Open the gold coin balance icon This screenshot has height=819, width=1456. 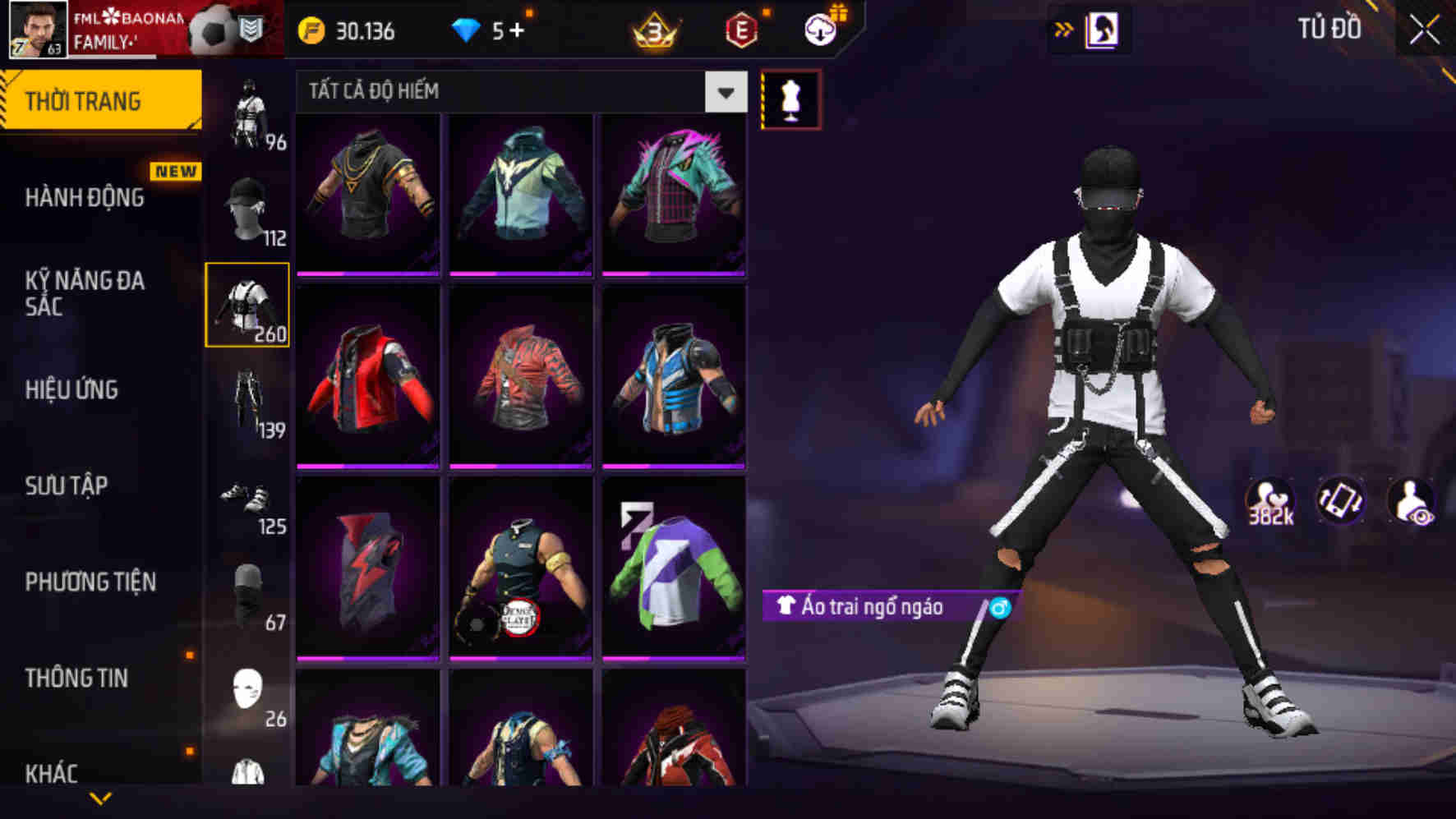tap(310, 30)
